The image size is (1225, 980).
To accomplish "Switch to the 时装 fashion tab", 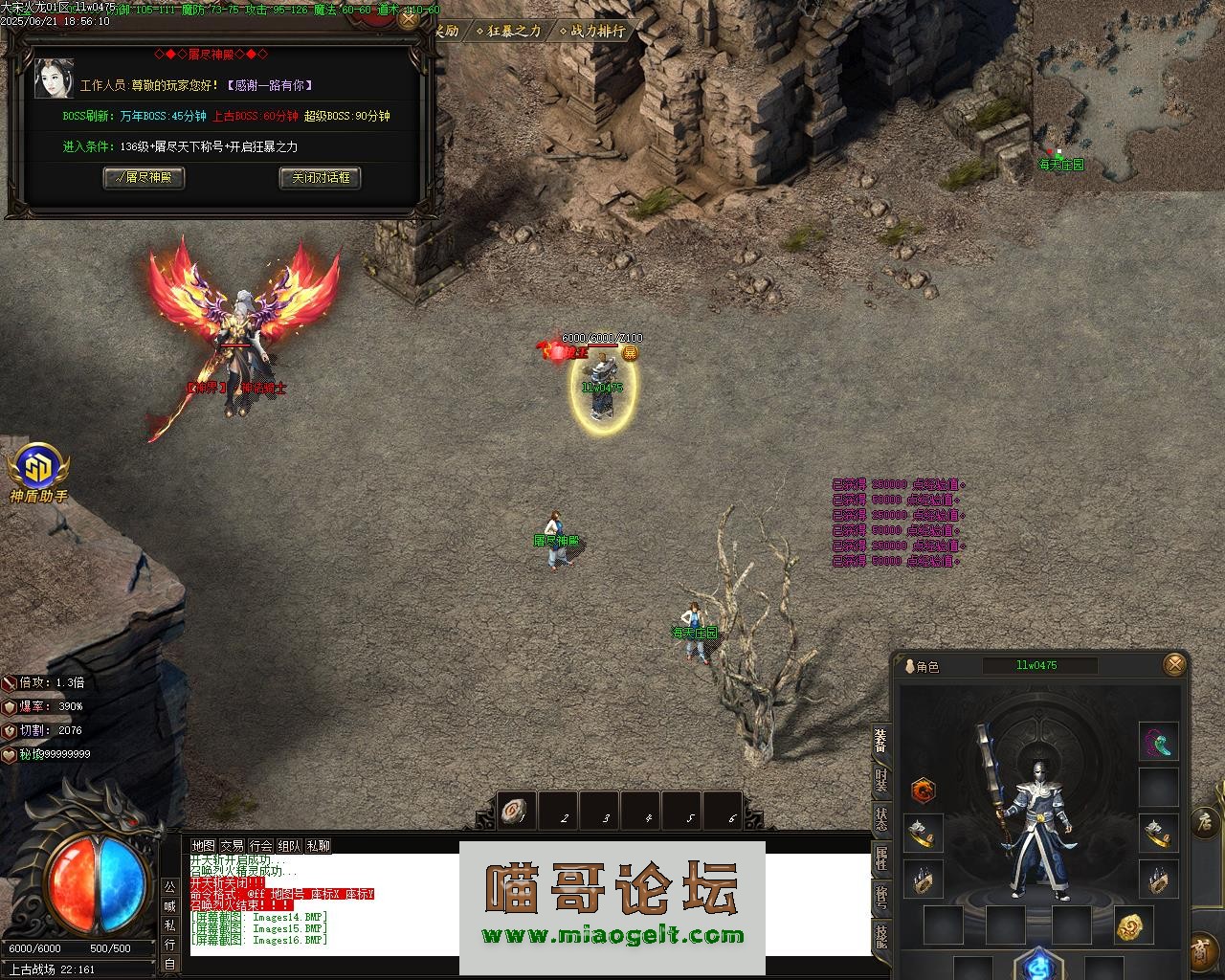I will [x=880, y=780].
